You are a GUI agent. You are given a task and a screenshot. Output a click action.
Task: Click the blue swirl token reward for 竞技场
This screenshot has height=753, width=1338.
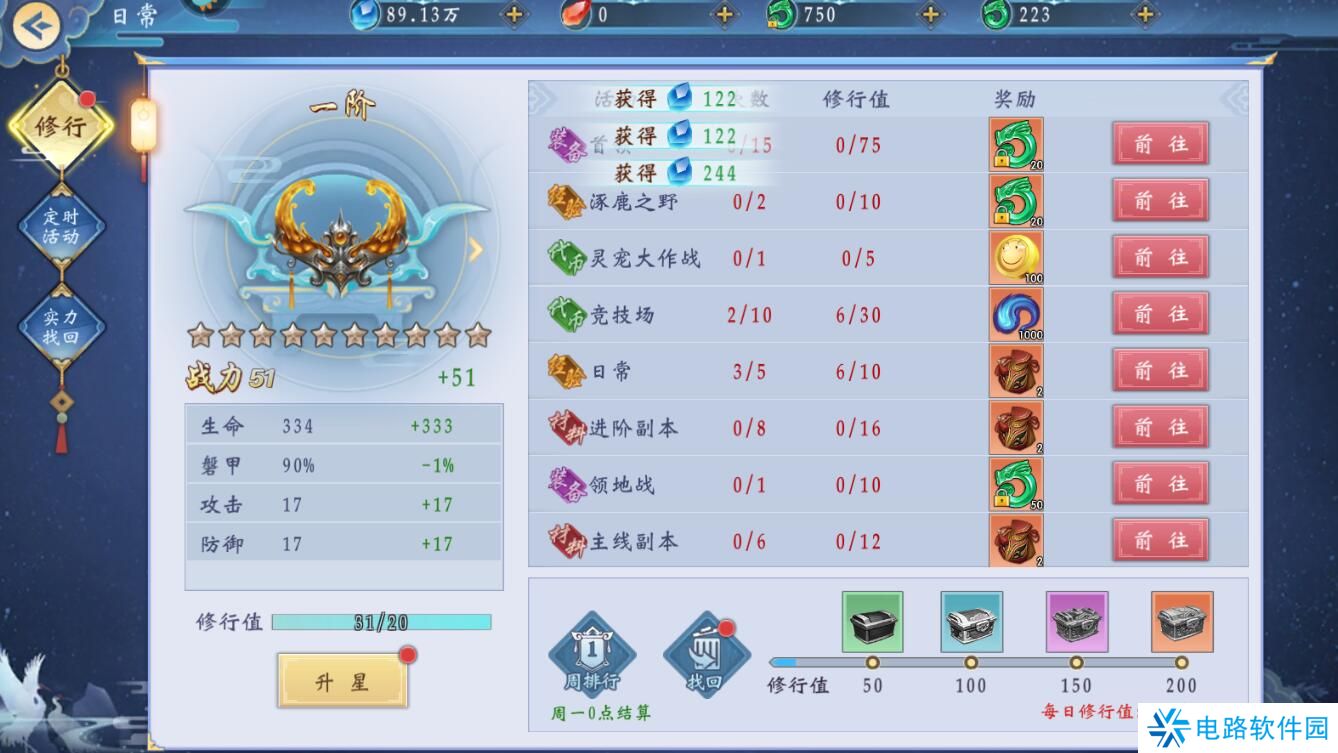[1016, 313]
